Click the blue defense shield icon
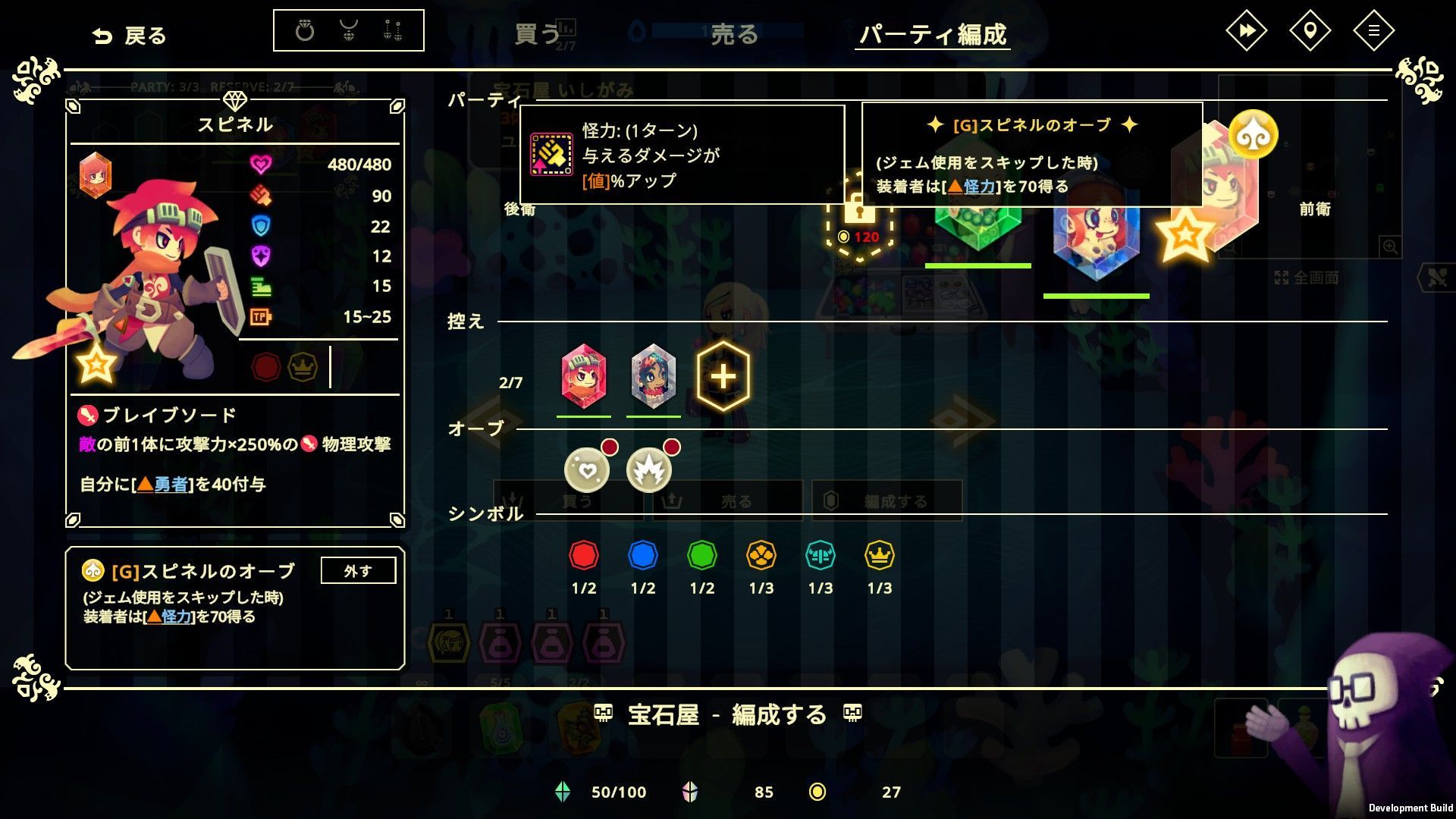The image size is (1456, 819). (262, 225)
